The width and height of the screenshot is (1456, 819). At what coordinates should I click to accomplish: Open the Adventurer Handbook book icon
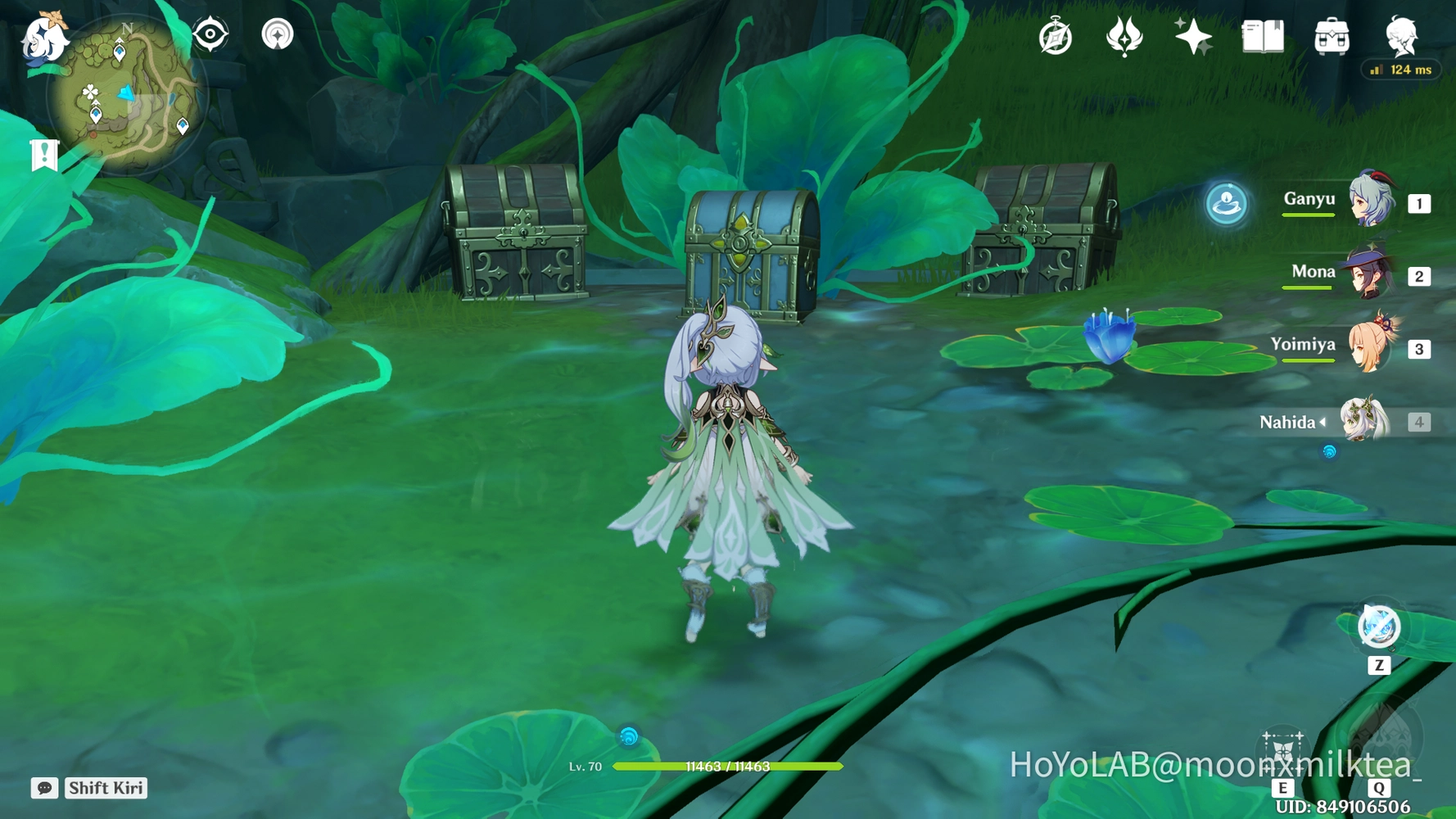click(1262, 36)
